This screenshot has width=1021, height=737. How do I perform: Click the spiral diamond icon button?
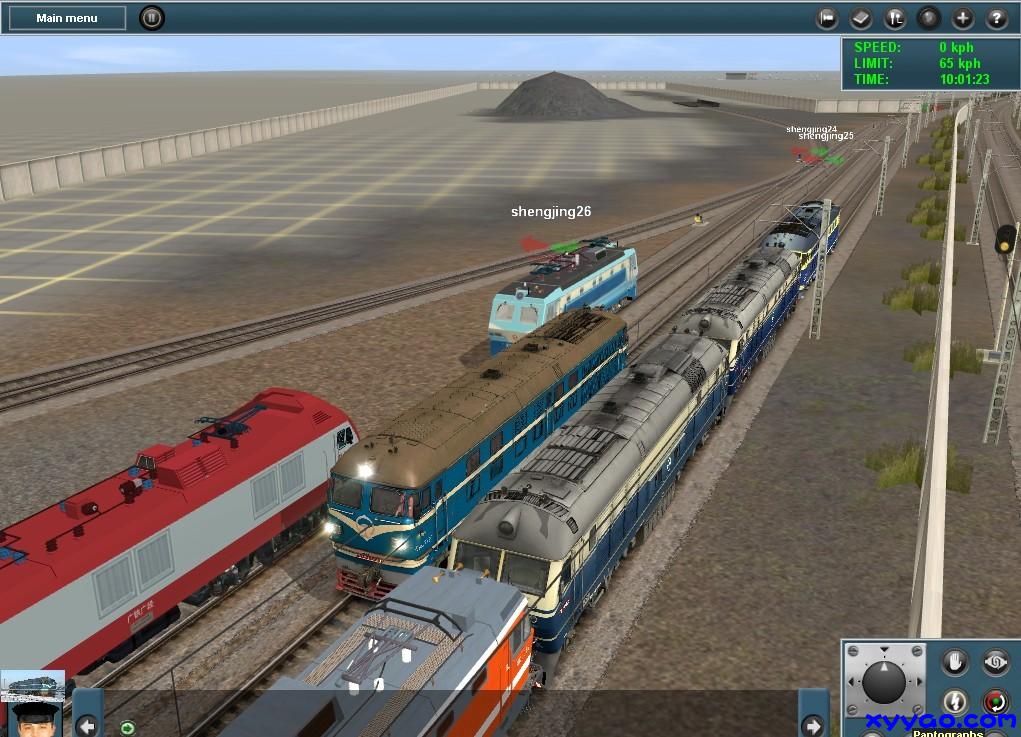point(995,662)
